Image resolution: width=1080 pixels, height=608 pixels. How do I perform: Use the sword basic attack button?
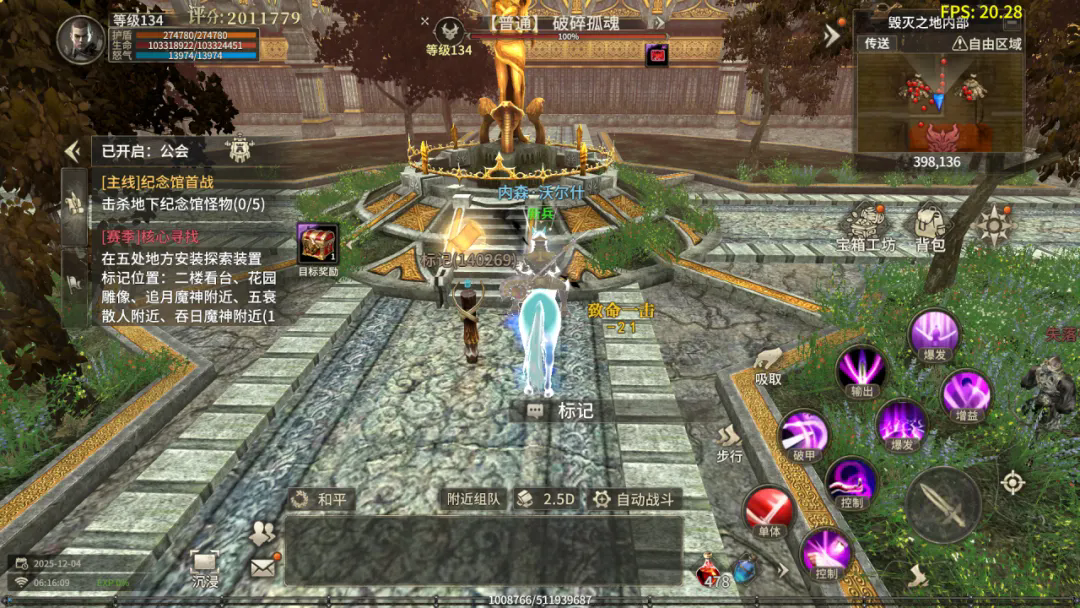(943, 505)
